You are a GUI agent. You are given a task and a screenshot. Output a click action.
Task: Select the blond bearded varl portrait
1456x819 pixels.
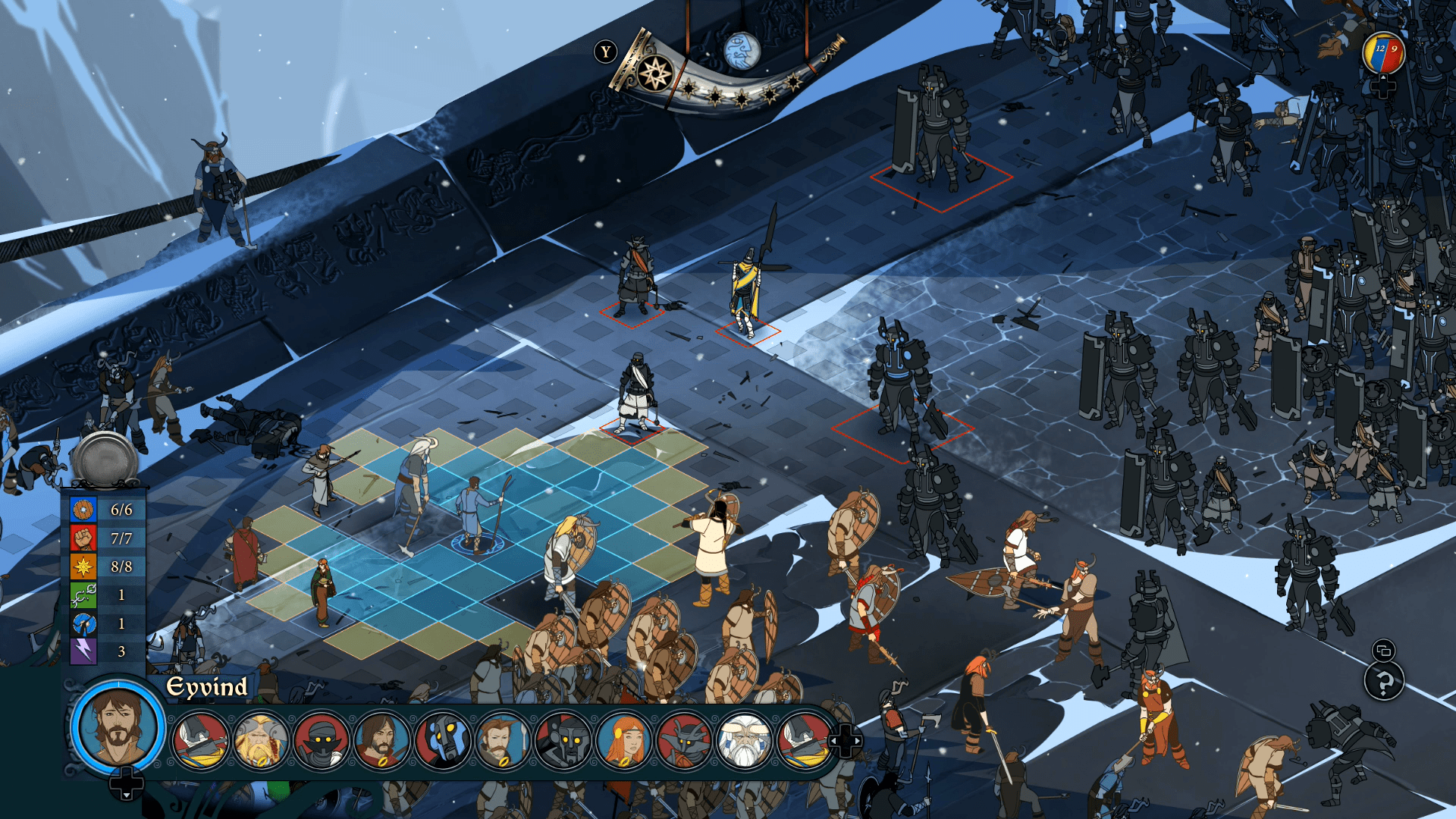[x=261, y=741]
